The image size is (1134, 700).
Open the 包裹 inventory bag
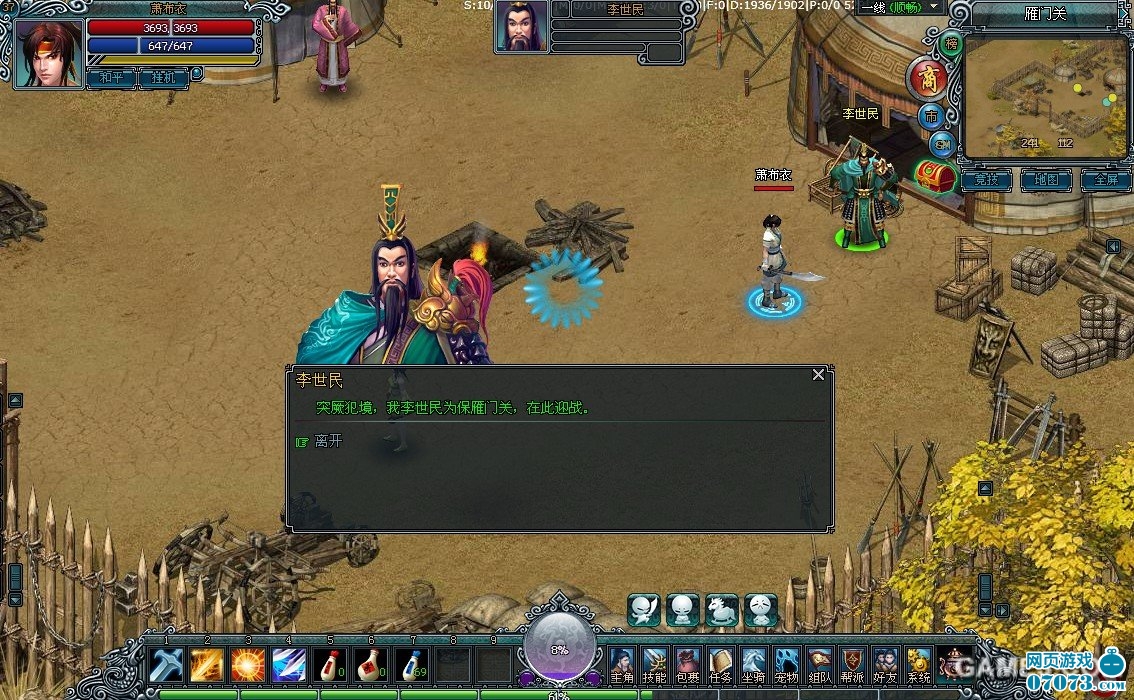click(688, 665)
